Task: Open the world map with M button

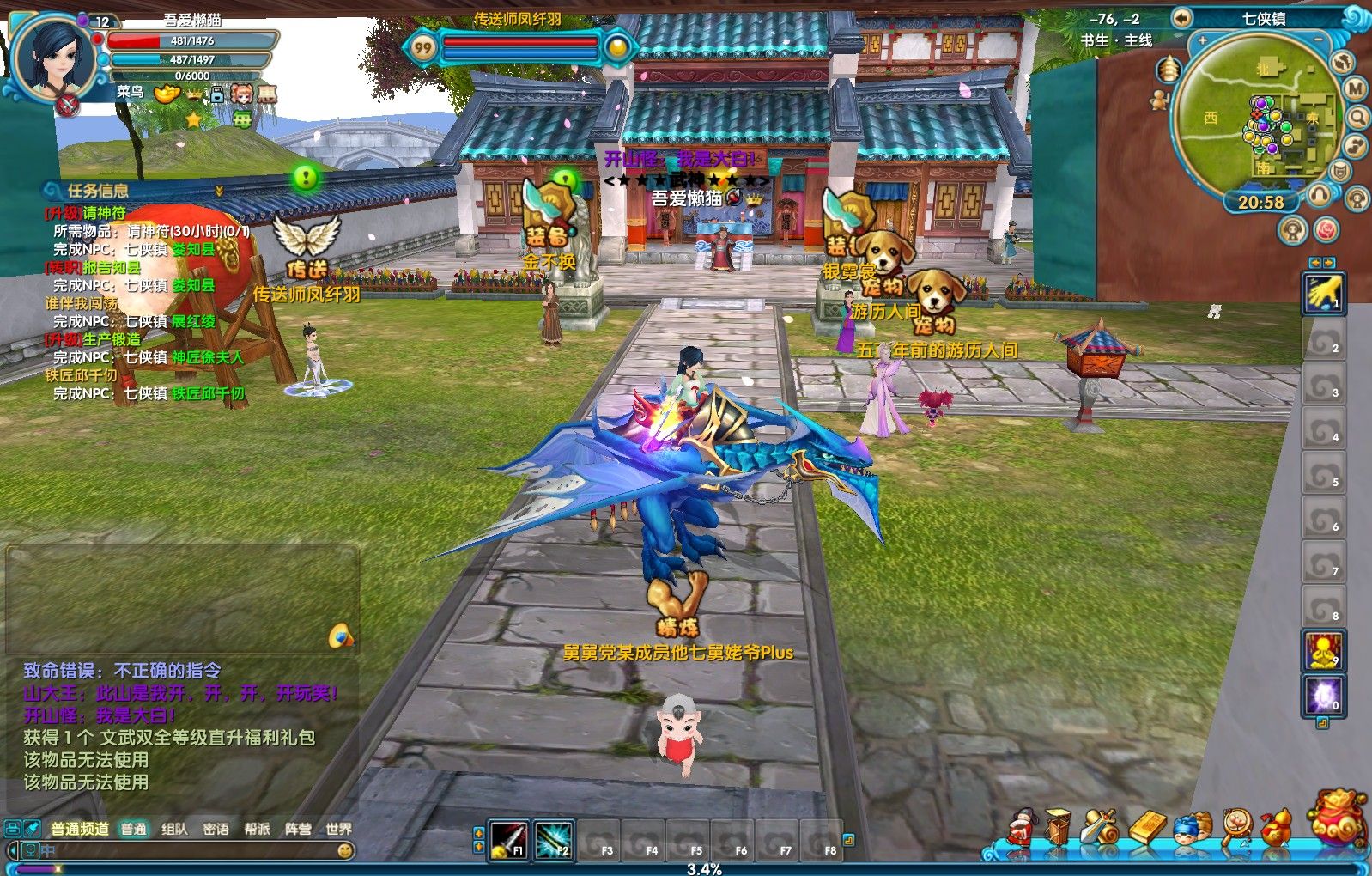Action: pos(1355,88)
